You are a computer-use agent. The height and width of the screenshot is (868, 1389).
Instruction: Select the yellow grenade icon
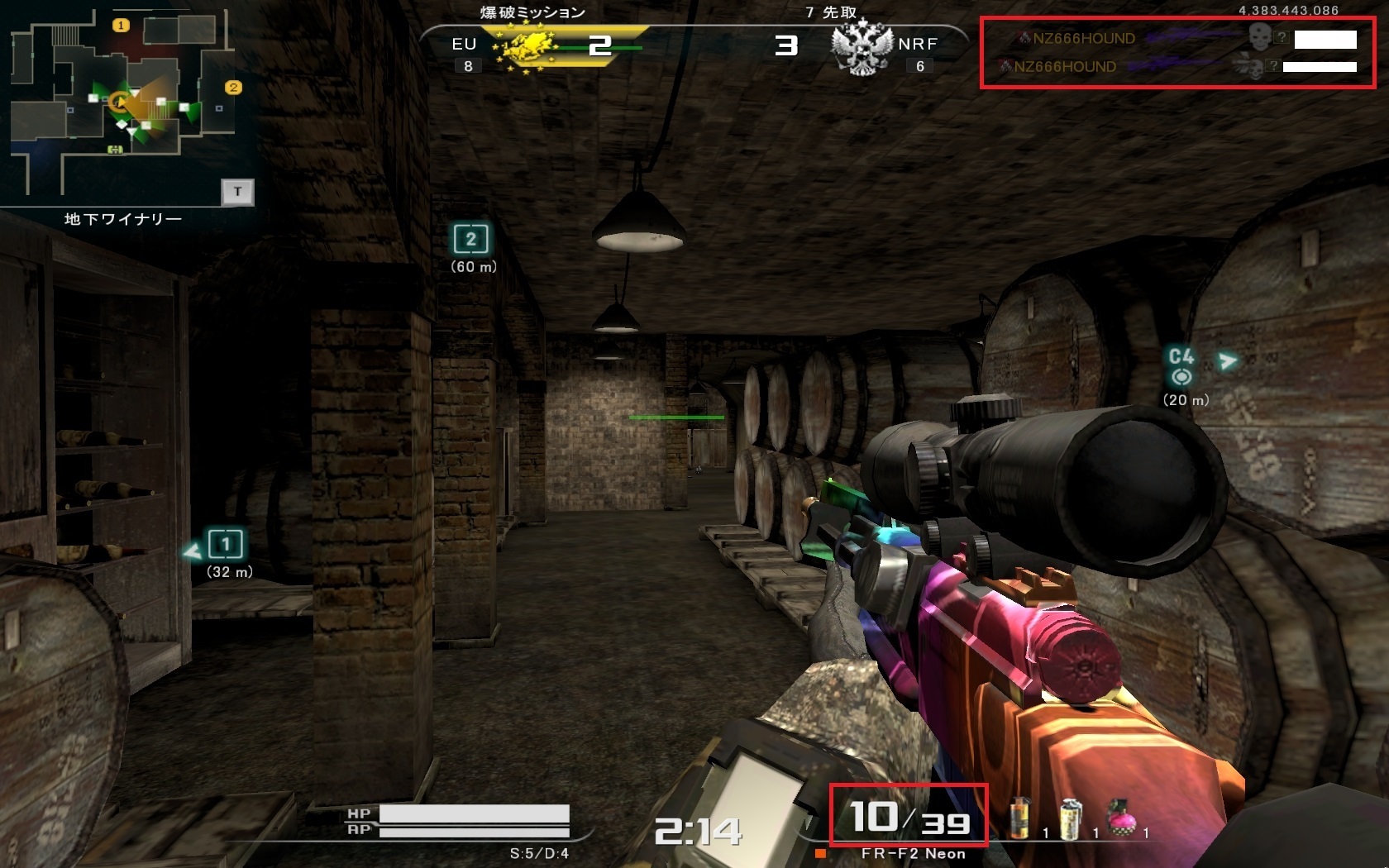tap(1020, 818)
